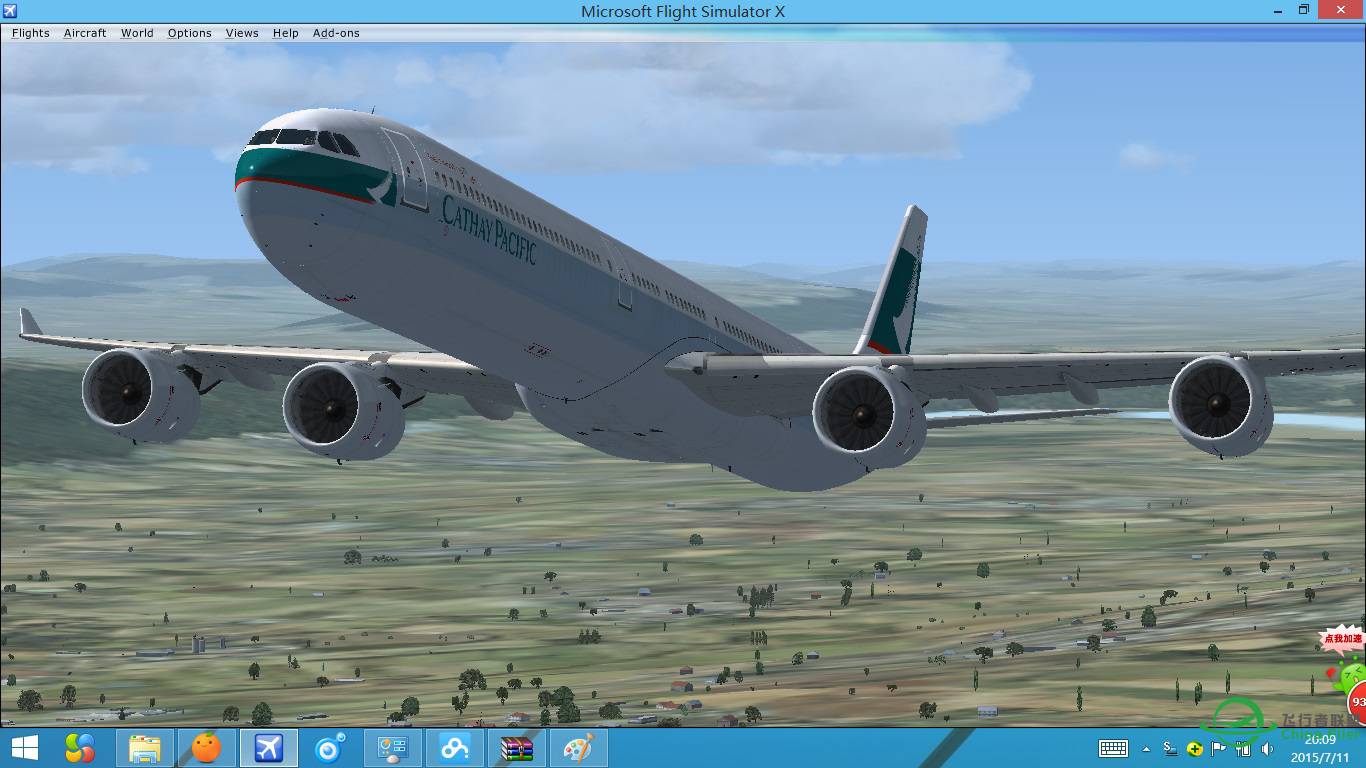1366x768 pixels.
Task: Open WinRAR from the taskbar
Action: 518,748
